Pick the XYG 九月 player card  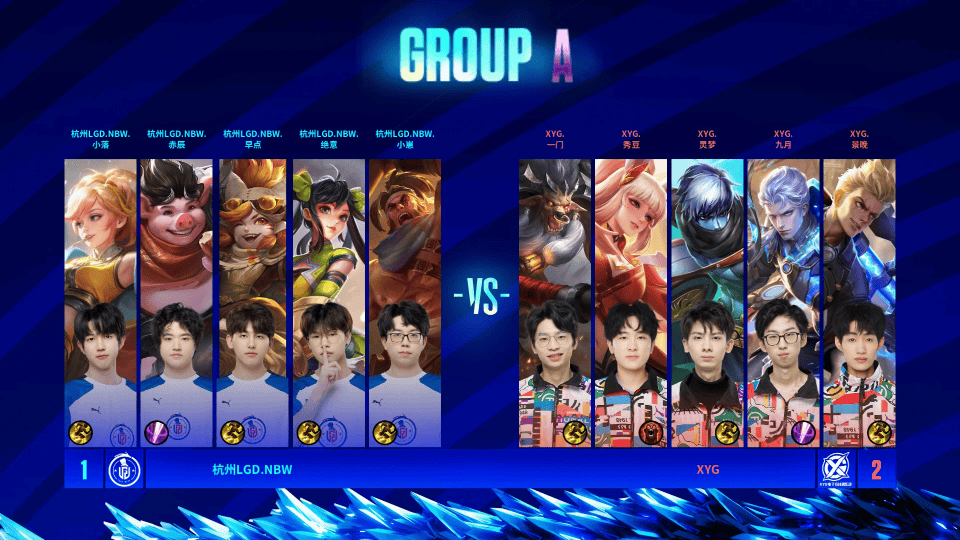tap(783, 302)
